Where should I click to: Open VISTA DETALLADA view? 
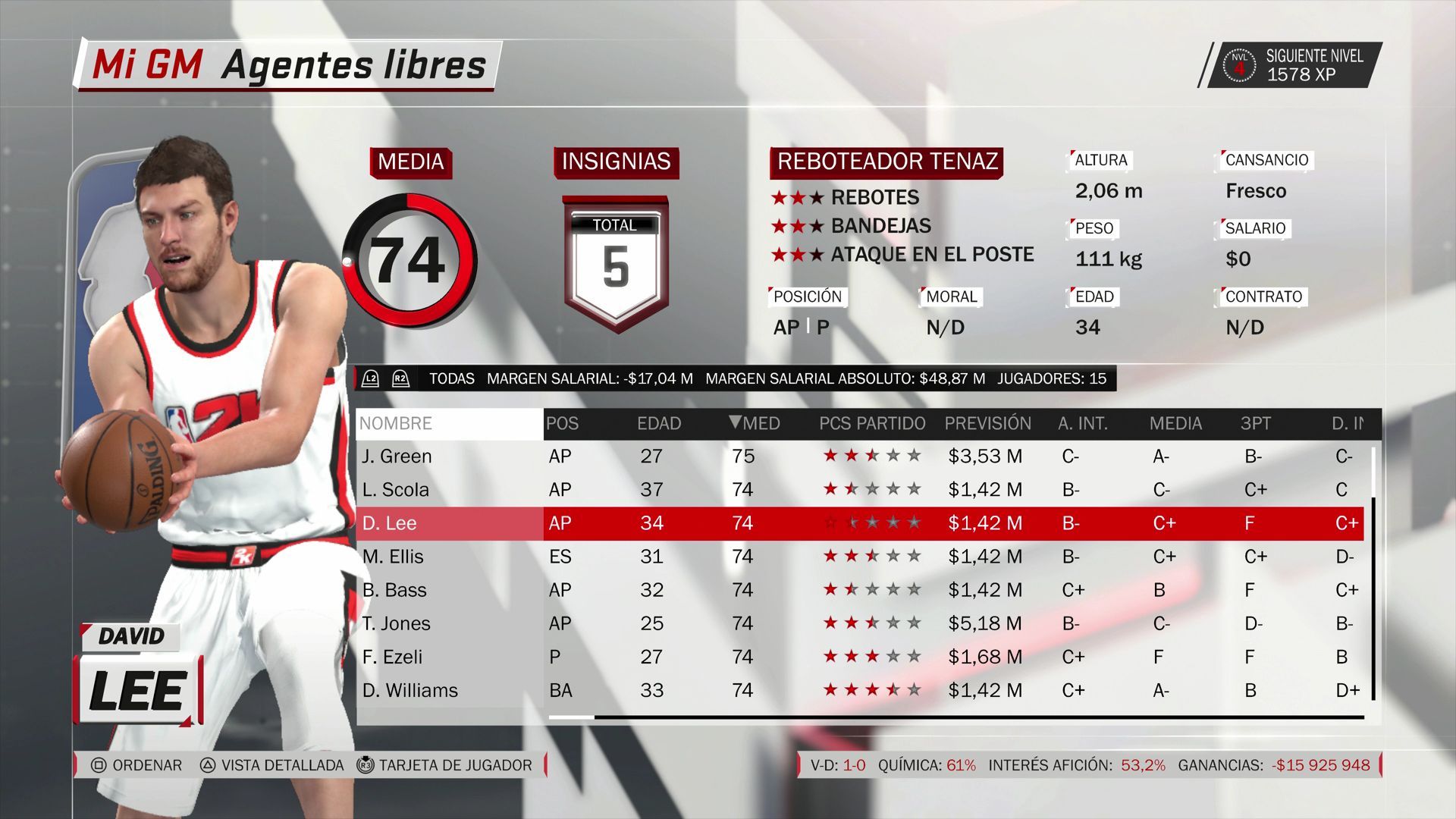tap(272, 765)
